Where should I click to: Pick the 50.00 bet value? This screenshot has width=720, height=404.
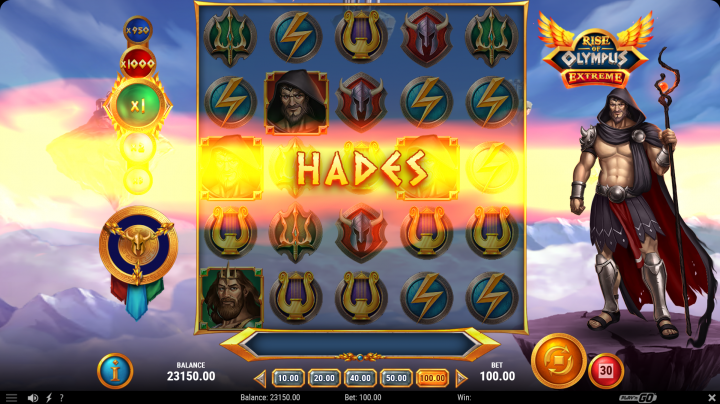point(396,378)
